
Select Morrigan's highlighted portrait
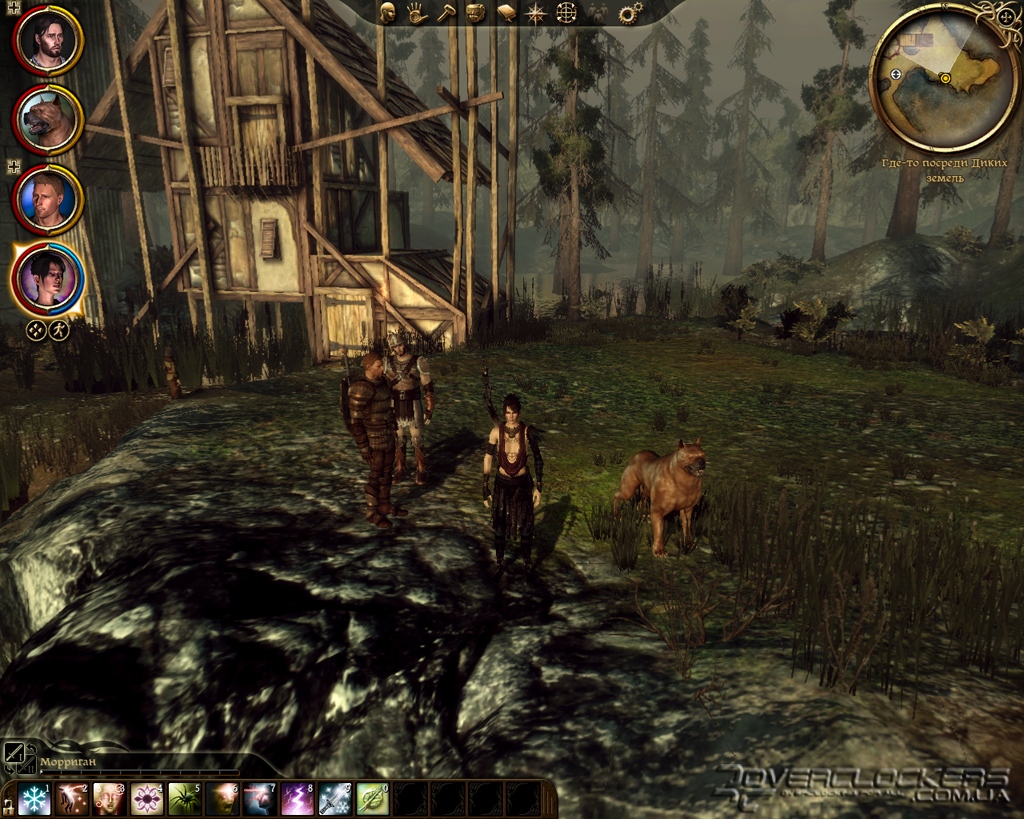(47, 277)
